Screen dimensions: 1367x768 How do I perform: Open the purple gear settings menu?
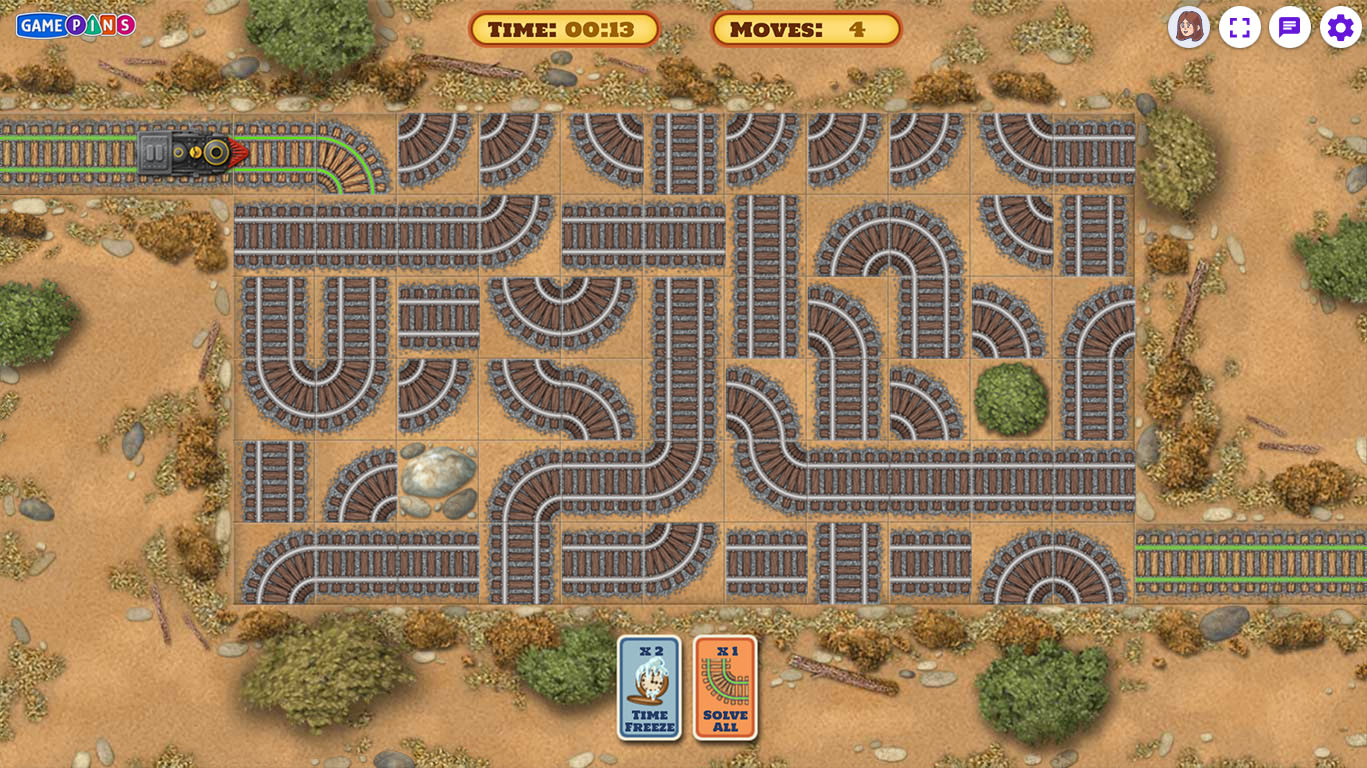(1340, 27)
